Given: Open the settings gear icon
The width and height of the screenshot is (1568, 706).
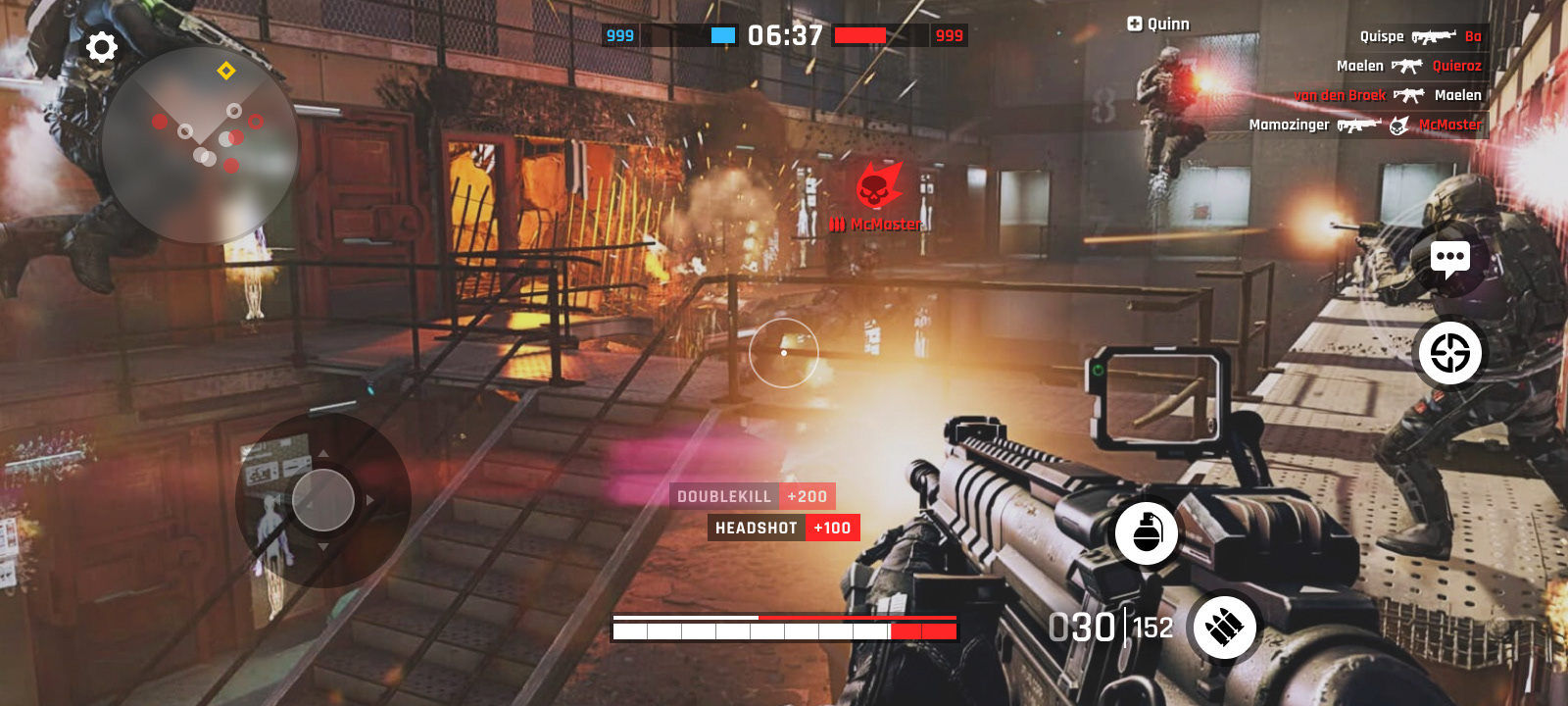Looking at the screenshot, I should pos(102,47).
